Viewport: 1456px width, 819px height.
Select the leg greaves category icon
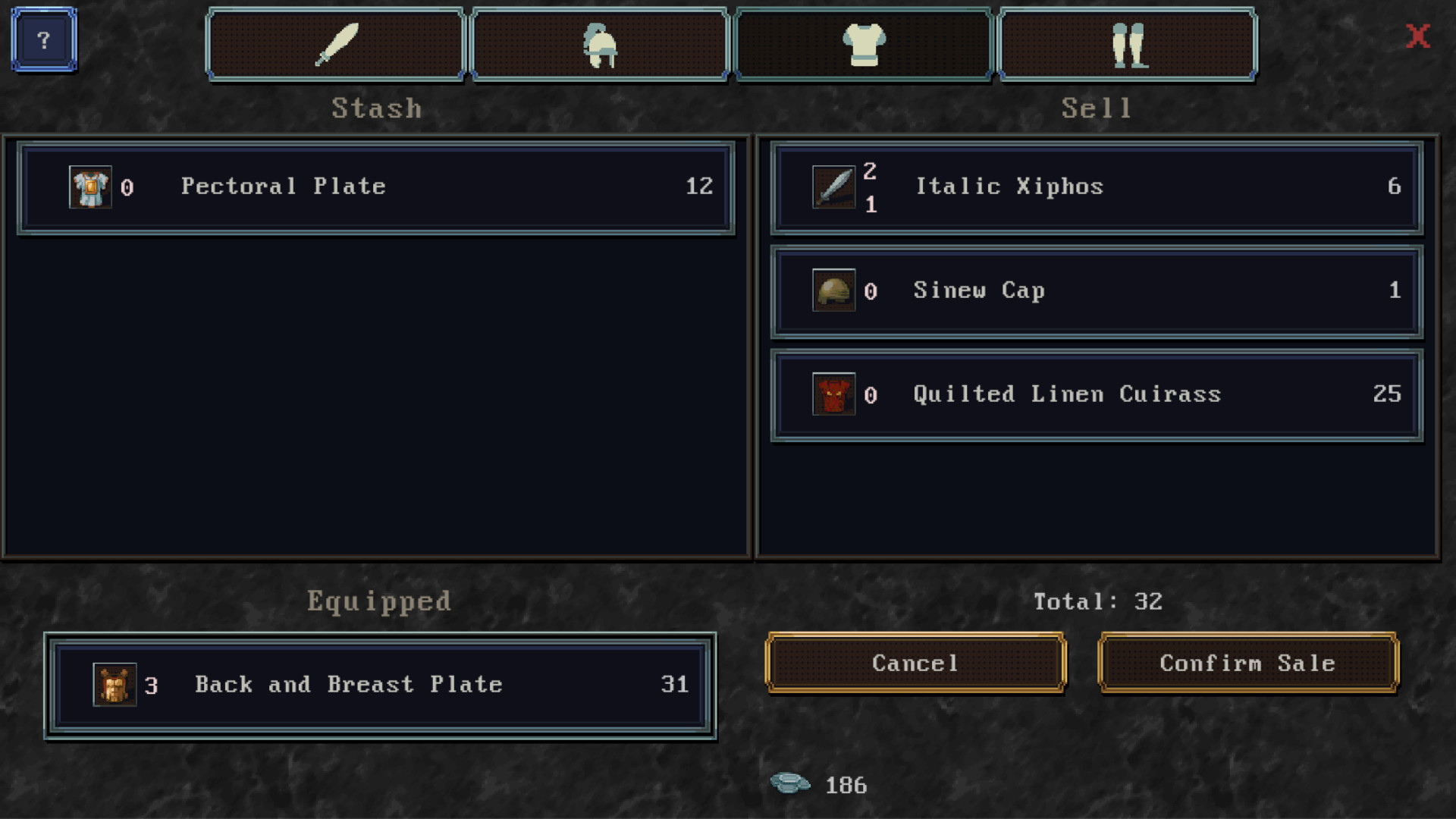pyautogui.click(x=1127, y=43)
